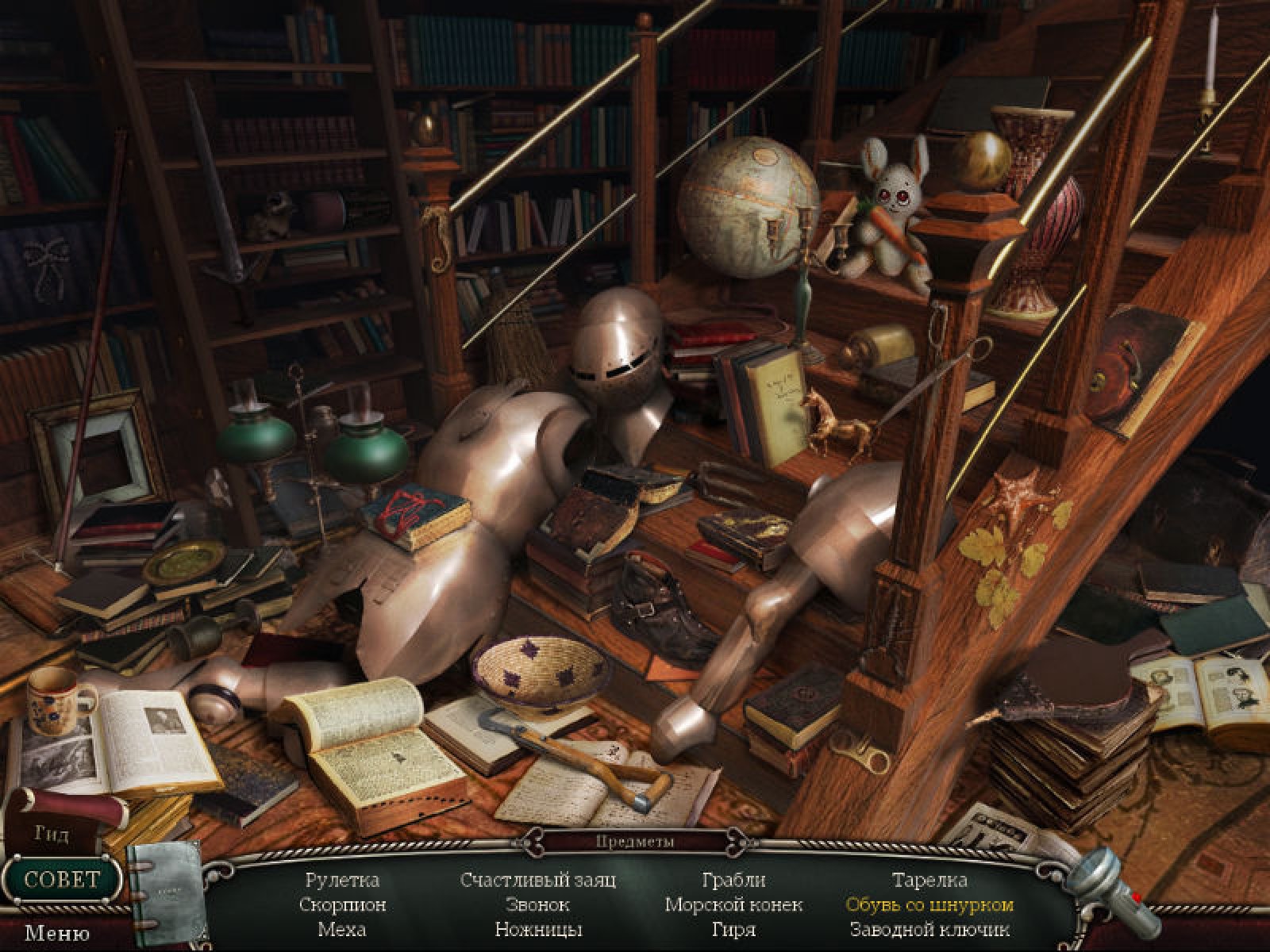The width and height of the screenshot is (1270, 952).
Task: Choose the Тарелка list entry
Action: pyautogui.click(x=929, y=880)
